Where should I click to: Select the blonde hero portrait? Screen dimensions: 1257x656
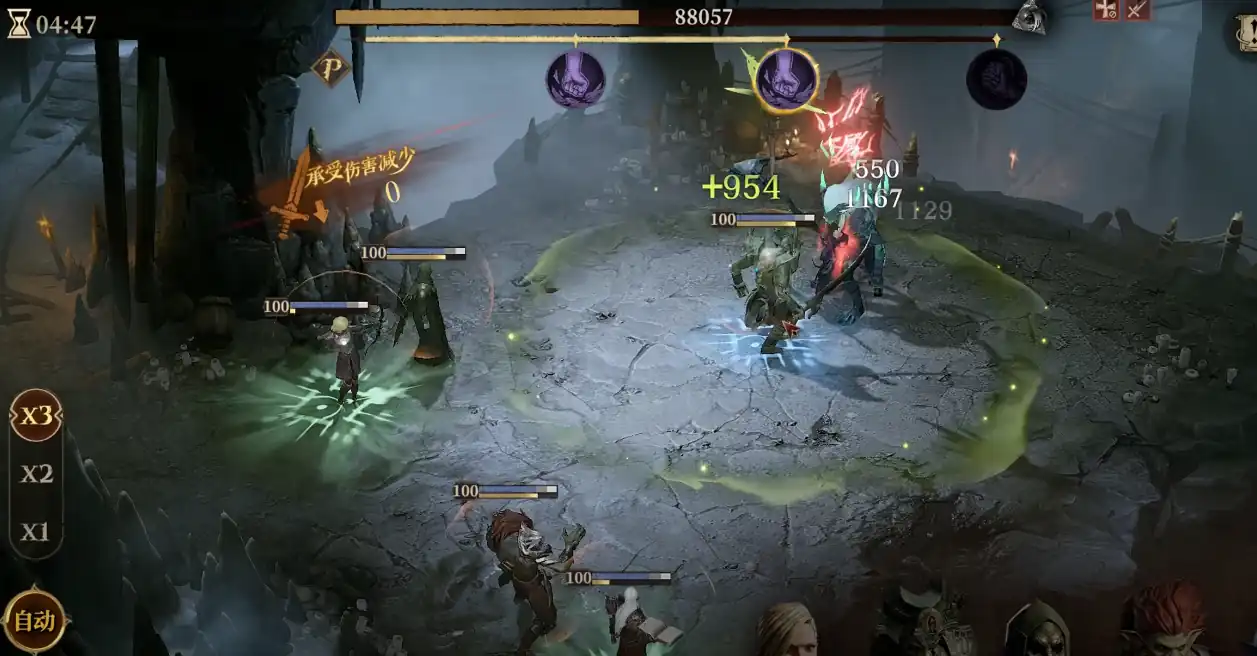(x=786, y=630)
